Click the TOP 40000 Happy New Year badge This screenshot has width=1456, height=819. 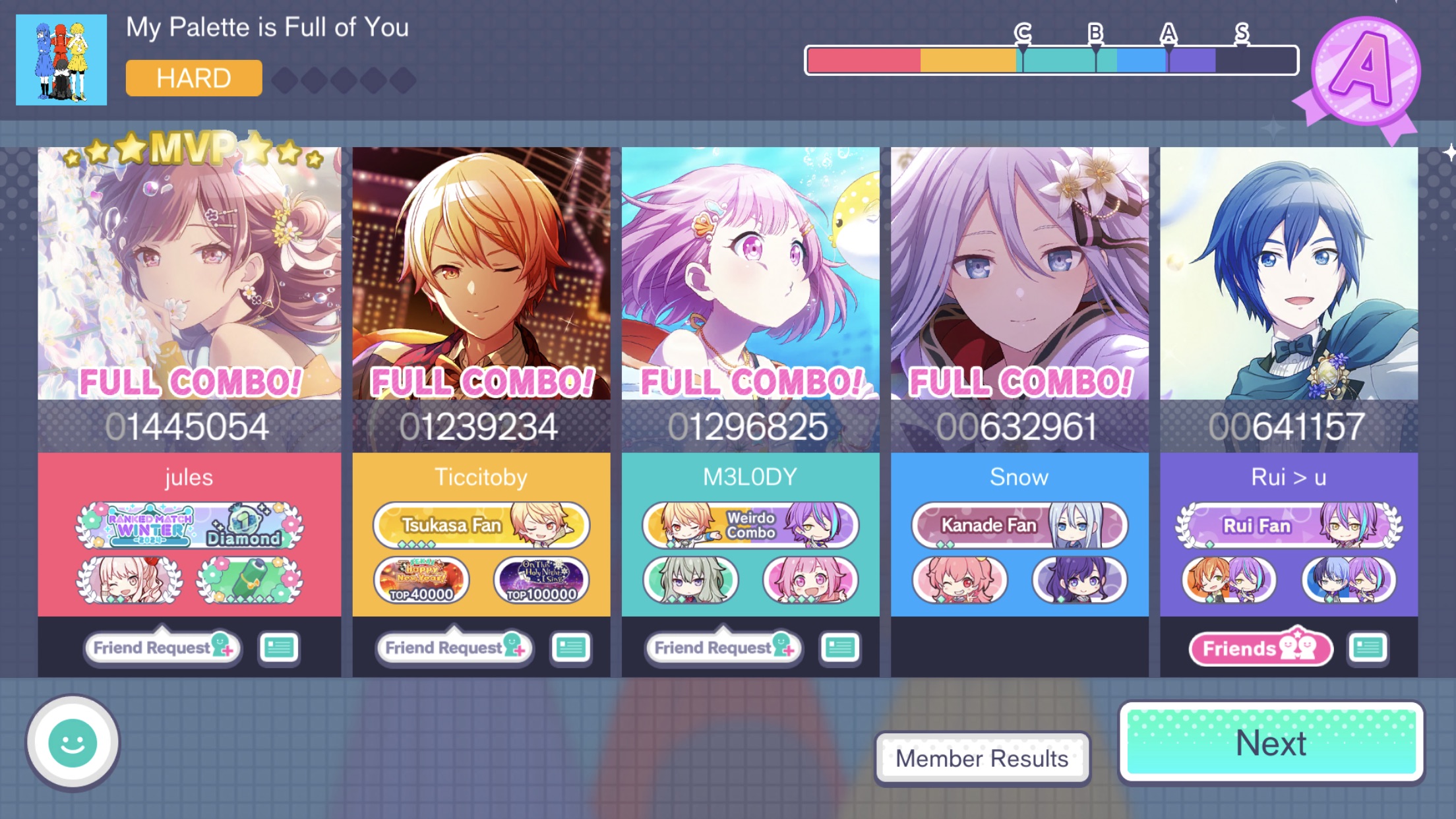(x=422, y=580)
